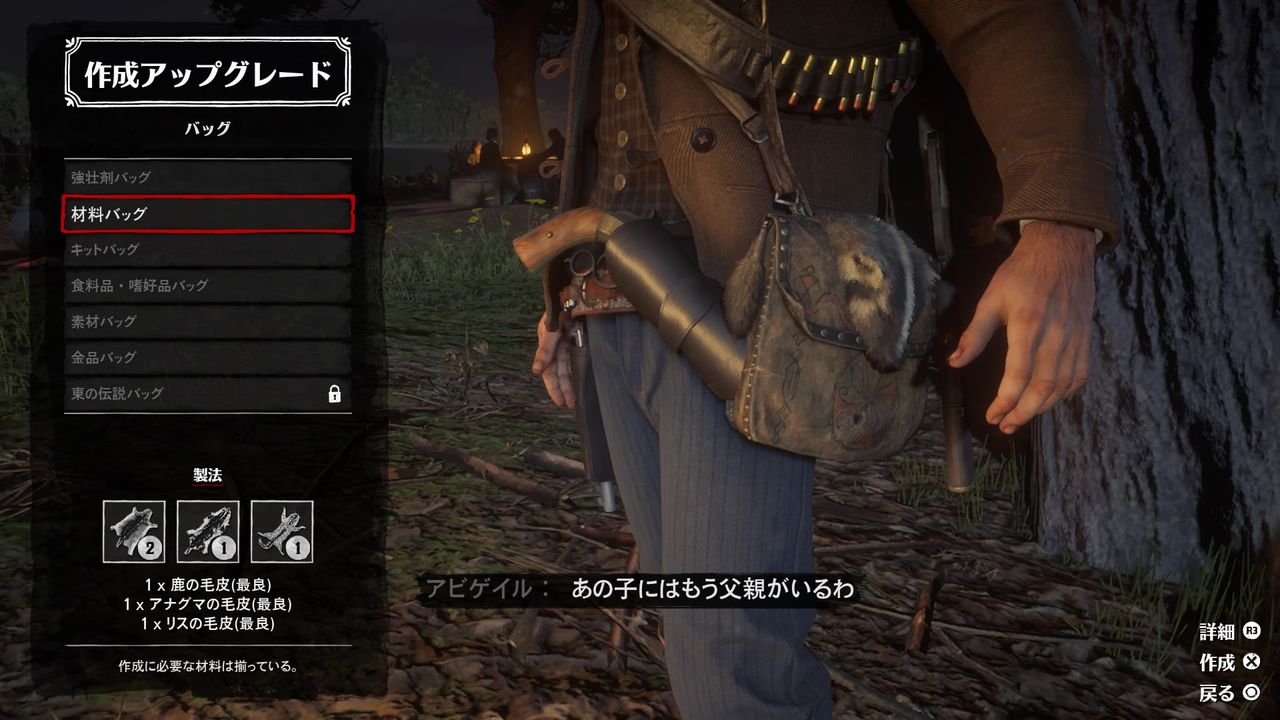
Task: Select the 金品バッグ option
Action: [205, 357]
